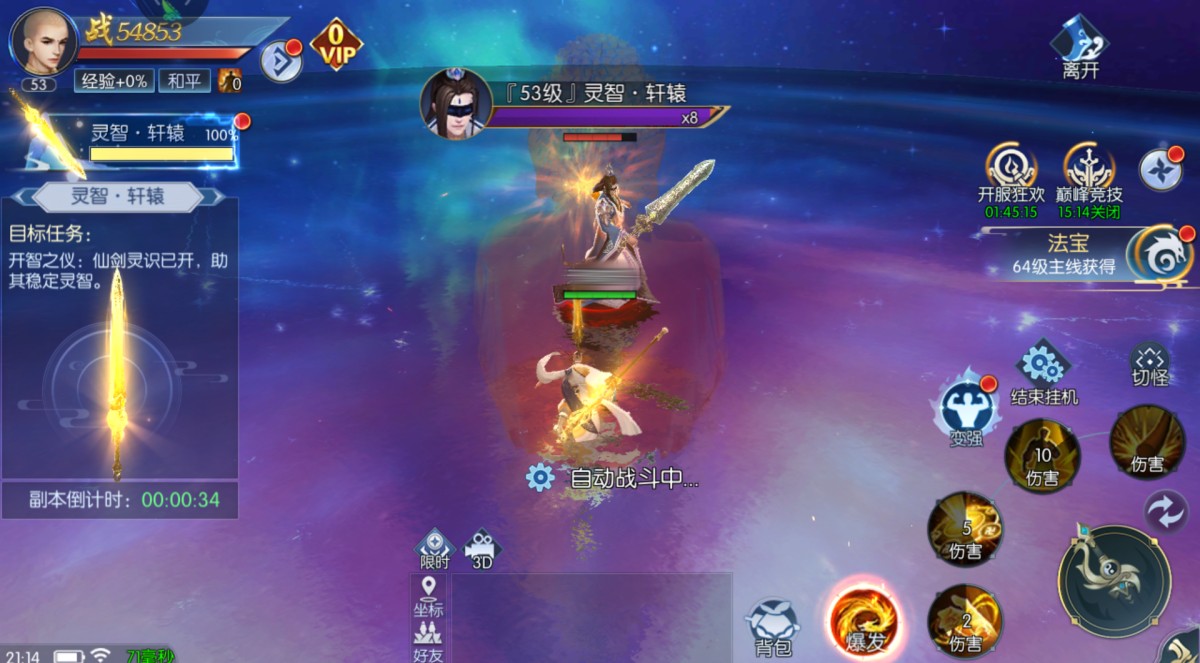The width and height of the screenshot is (1200, 663).
Task: Open the 限时 limited-time icon
Action: click(435, 549)
